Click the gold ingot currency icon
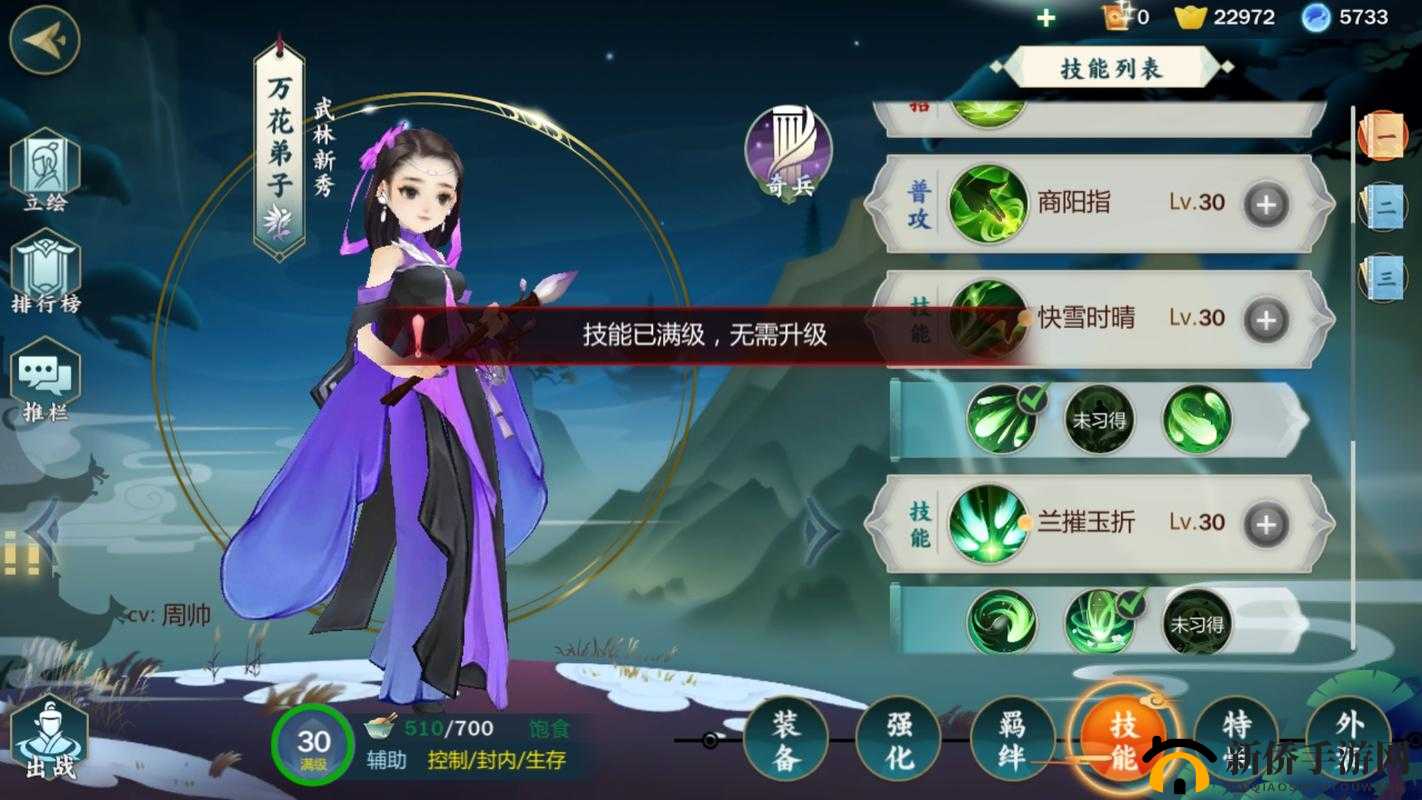 pyautogui.click(x=1192, y=17)
